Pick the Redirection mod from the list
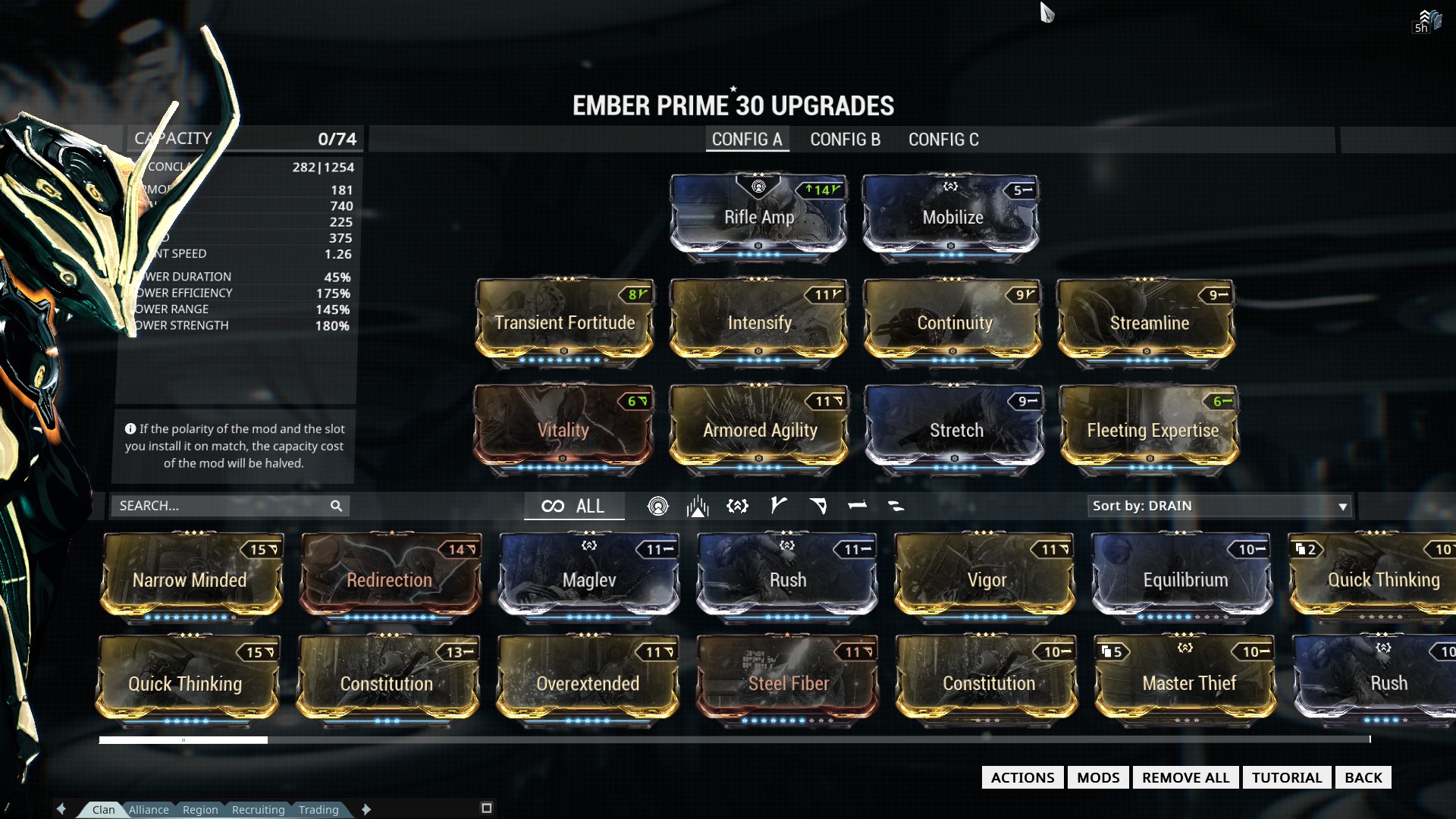Screen dimensions: 1456x819 (x=390, y=580)
